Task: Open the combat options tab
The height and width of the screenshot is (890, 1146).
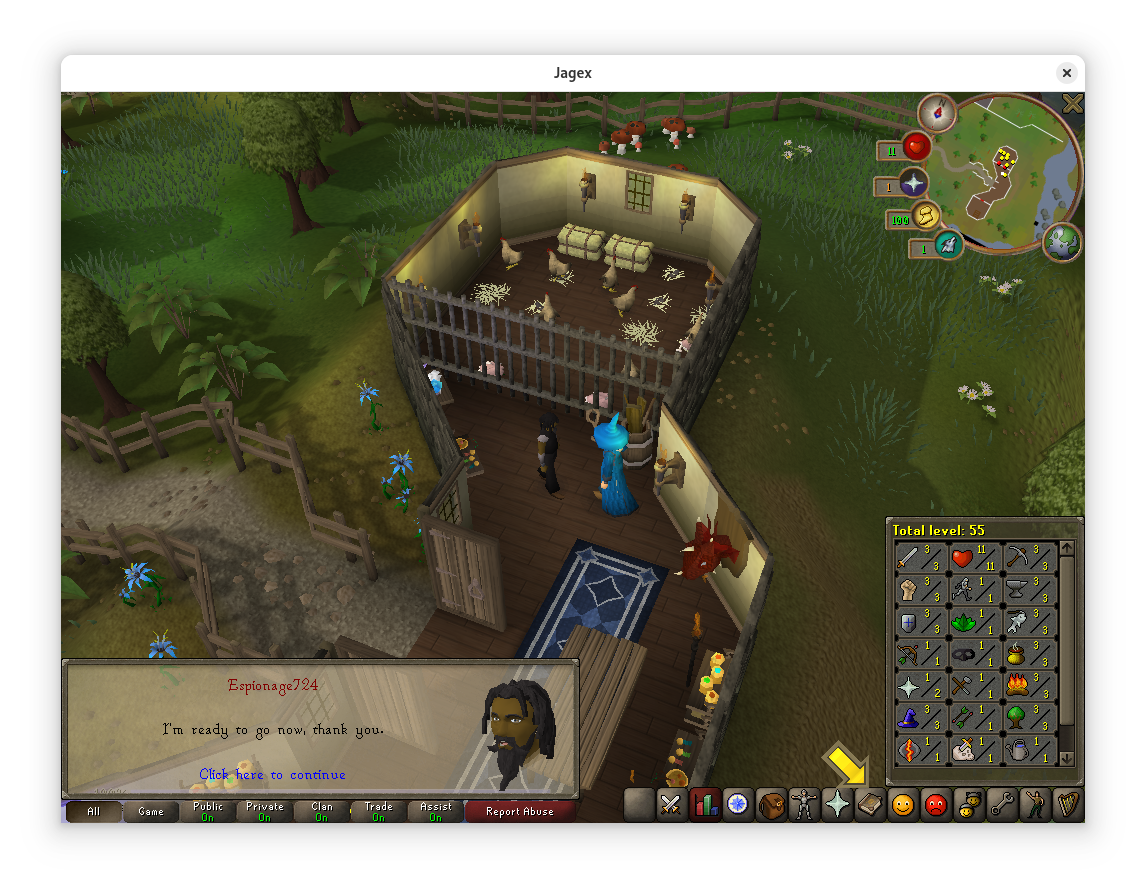Action: pyautogui.click(x=670, y=804)
